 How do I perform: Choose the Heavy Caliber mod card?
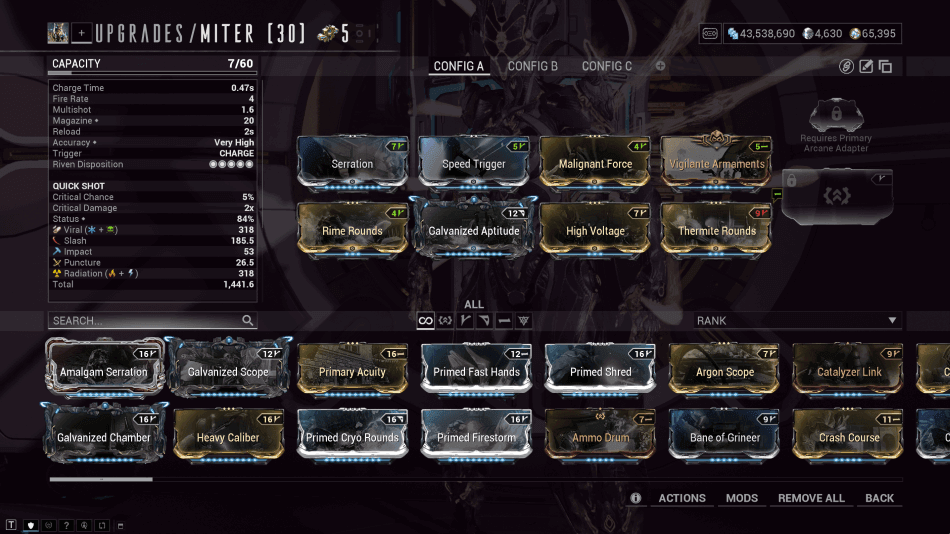point(229,436)
